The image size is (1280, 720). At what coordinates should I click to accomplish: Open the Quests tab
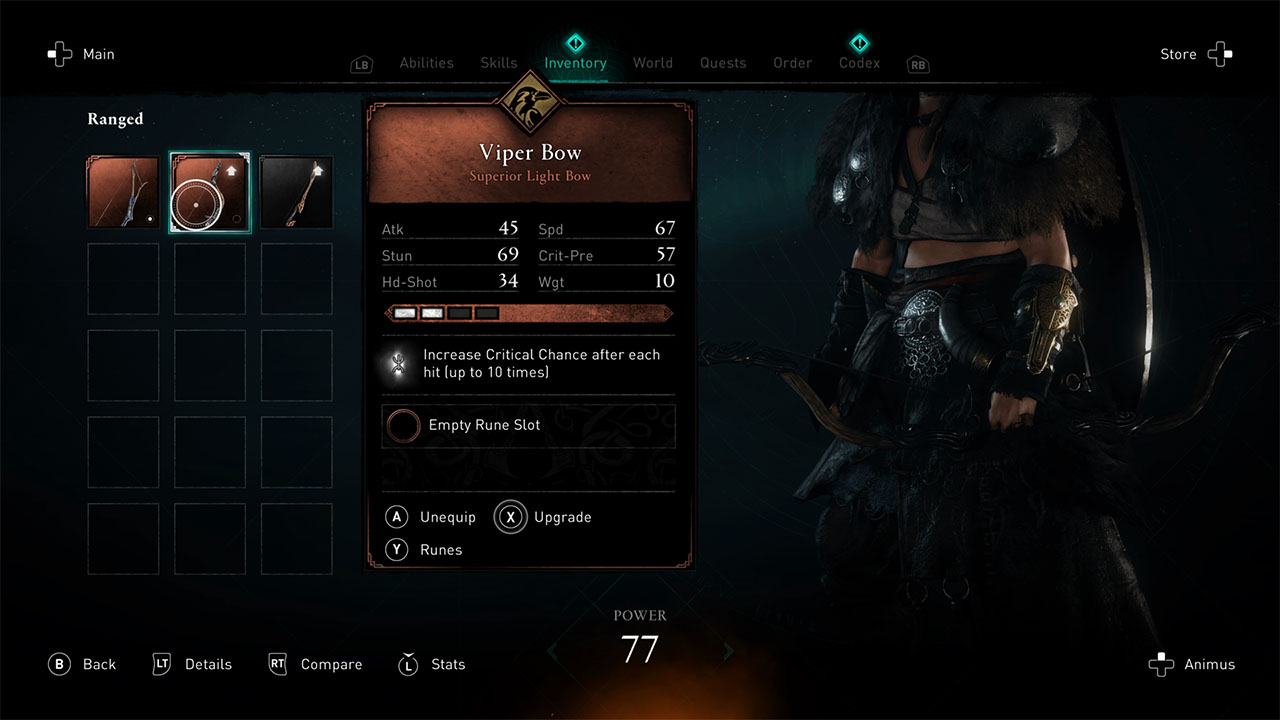723,63
